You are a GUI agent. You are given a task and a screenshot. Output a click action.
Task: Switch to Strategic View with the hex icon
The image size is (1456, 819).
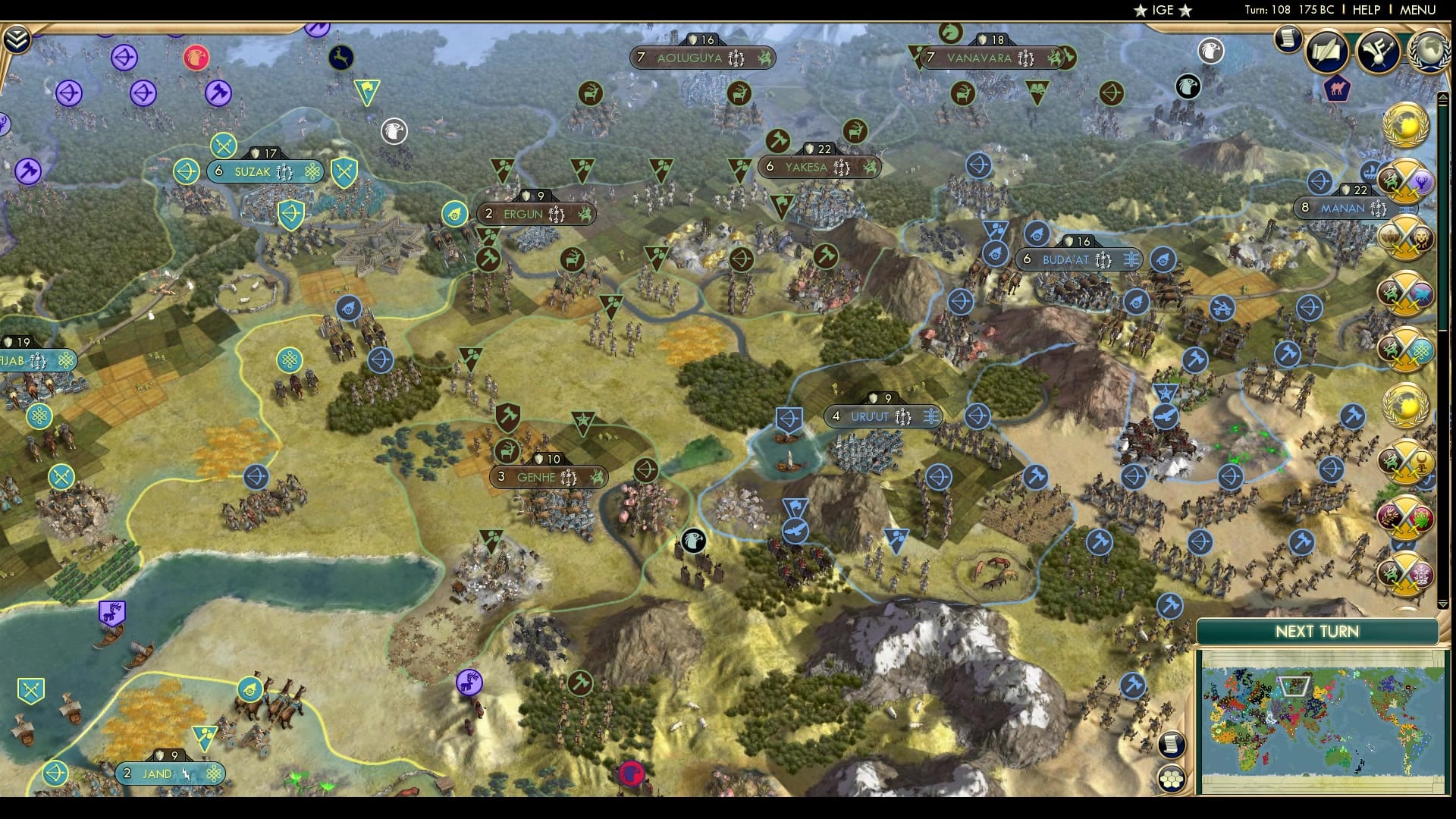1172,778
